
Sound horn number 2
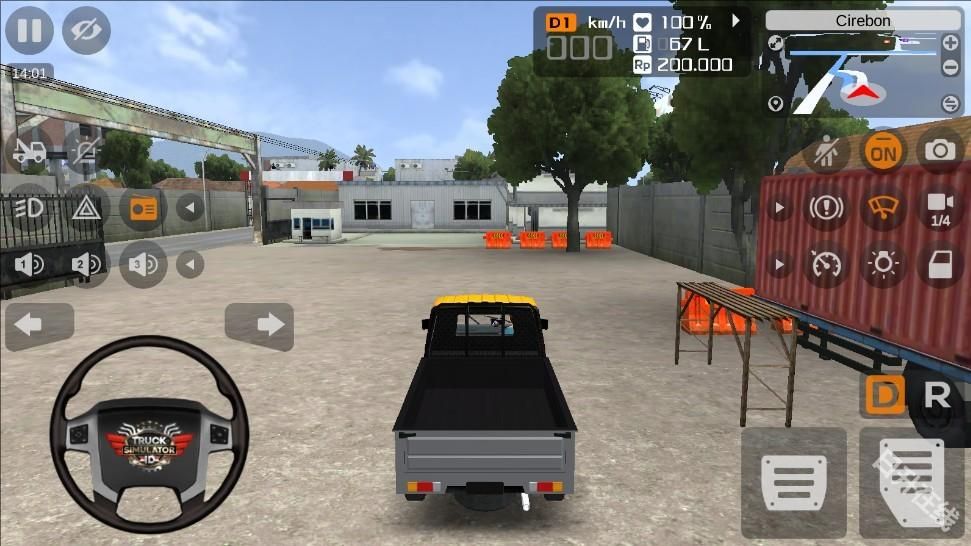click(x=86, y=264)
